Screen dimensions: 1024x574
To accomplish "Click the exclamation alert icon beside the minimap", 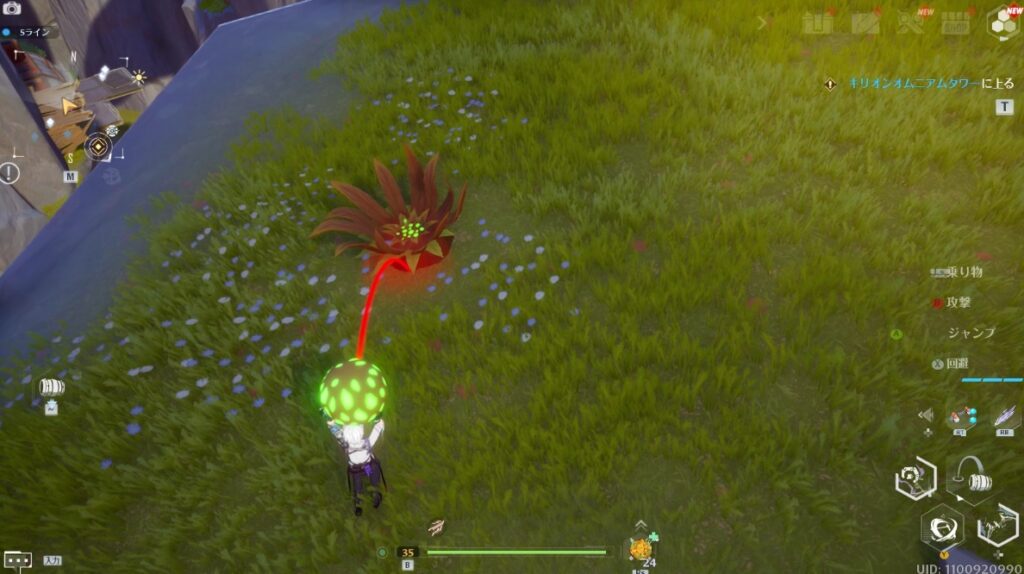I will [10, 173].
